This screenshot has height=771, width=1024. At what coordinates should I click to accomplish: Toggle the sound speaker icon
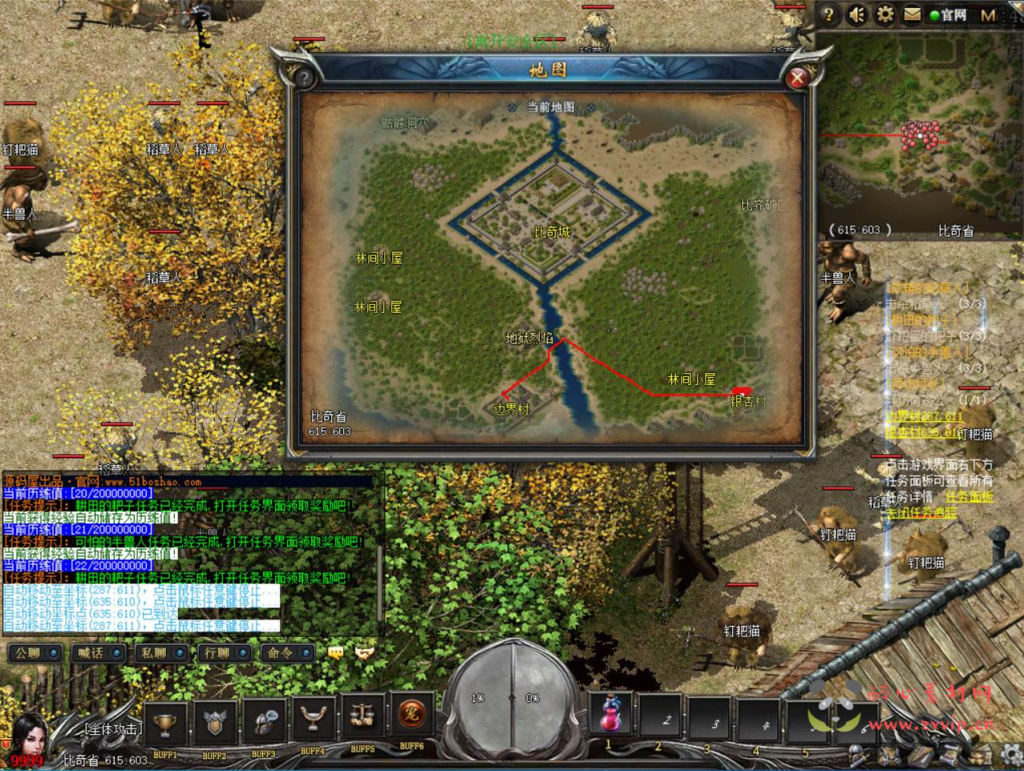point(857,14)
